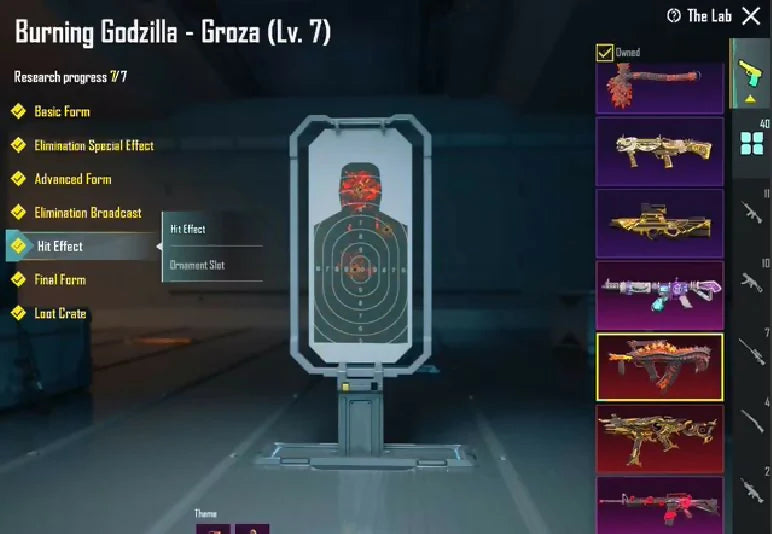Image resolution: width=772 pixels, height=534 pixels.
Task: Select Basic Form research stage
Action: (61, 111)
